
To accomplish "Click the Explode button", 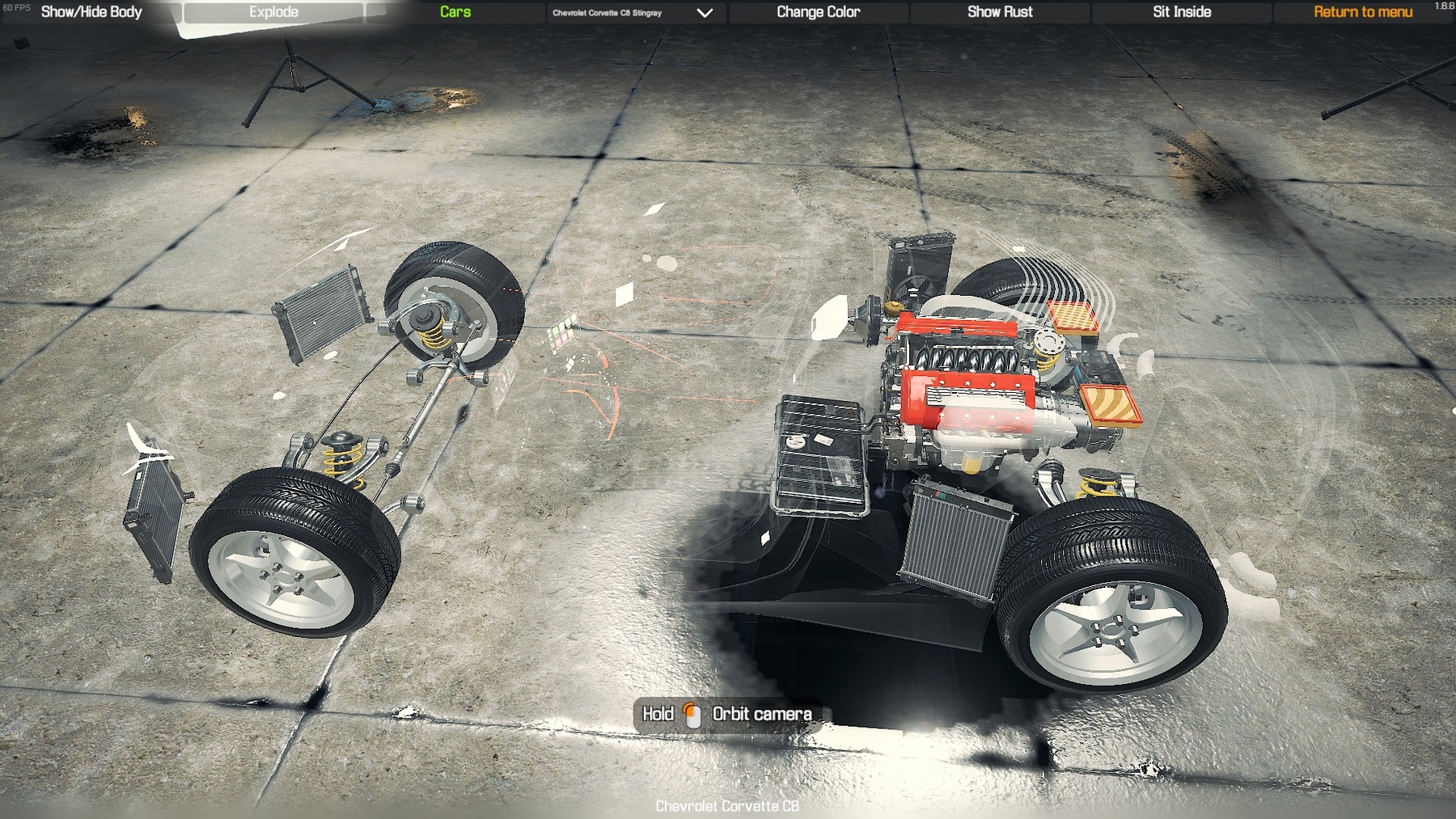I will 273,12.
